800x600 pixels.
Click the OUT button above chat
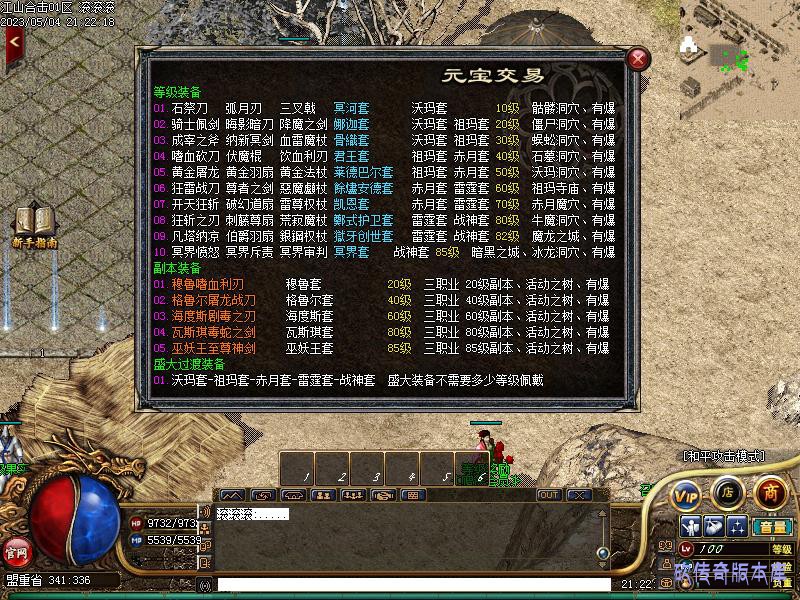[549, 495]
